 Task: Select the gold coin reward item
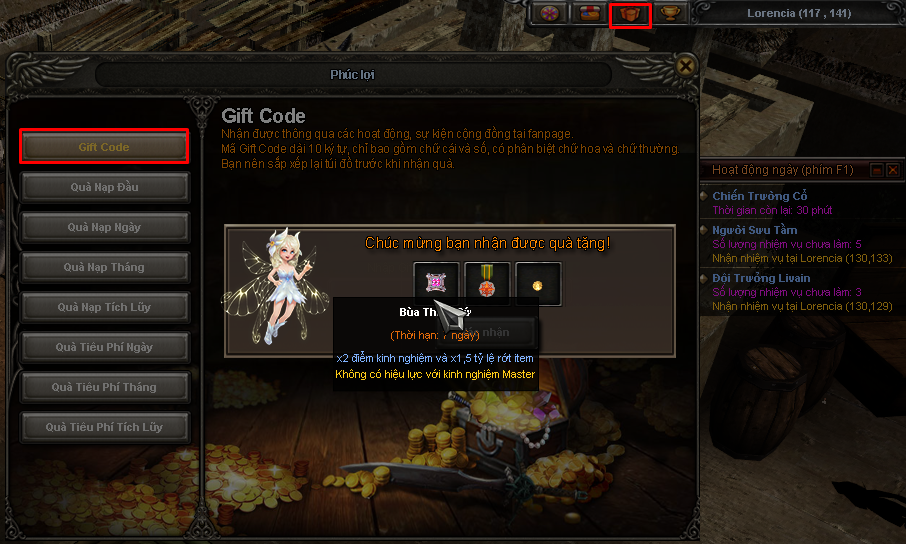538,284
